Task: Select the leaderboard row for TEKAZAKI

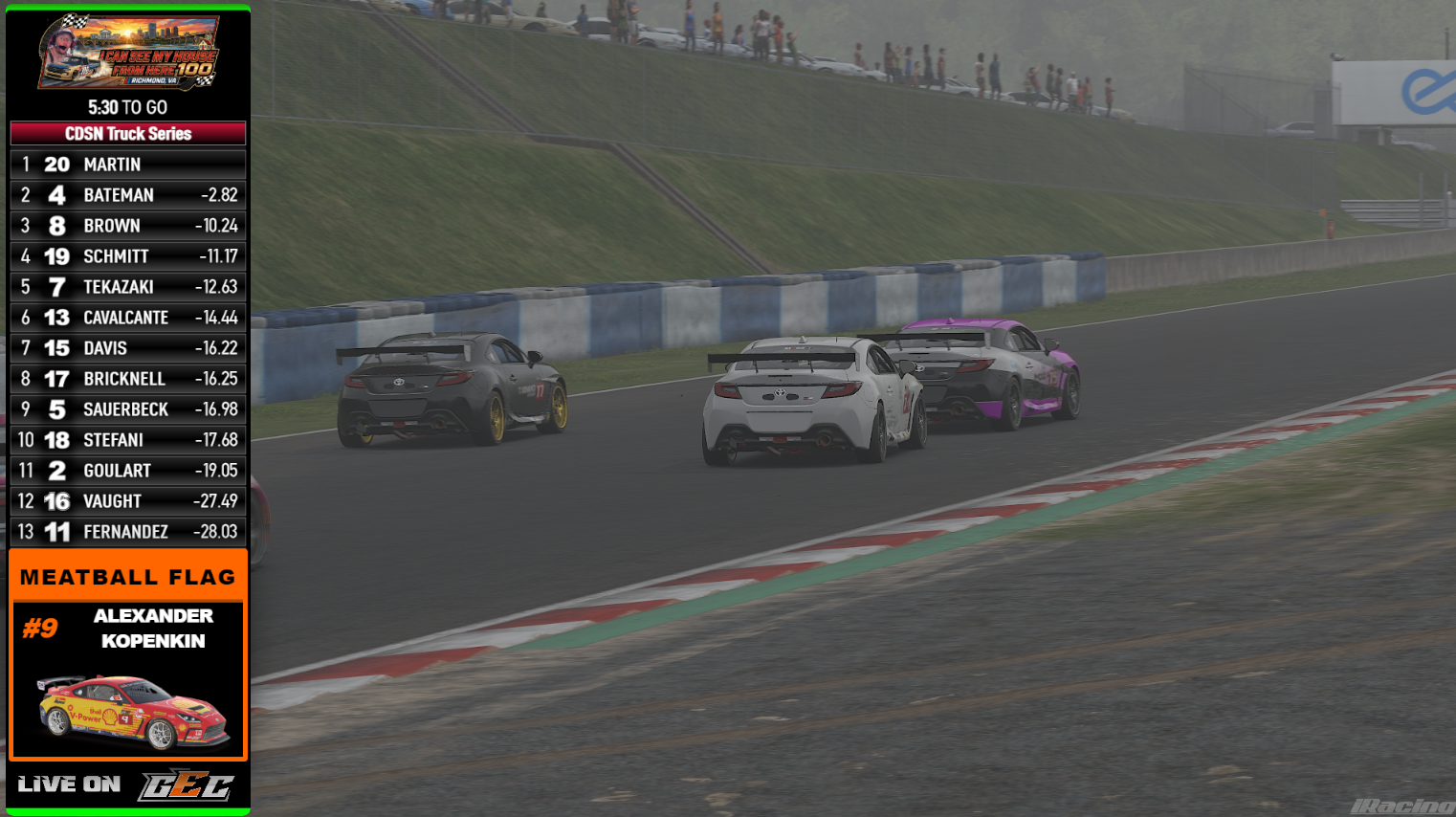Action: (x=127, y=286)
